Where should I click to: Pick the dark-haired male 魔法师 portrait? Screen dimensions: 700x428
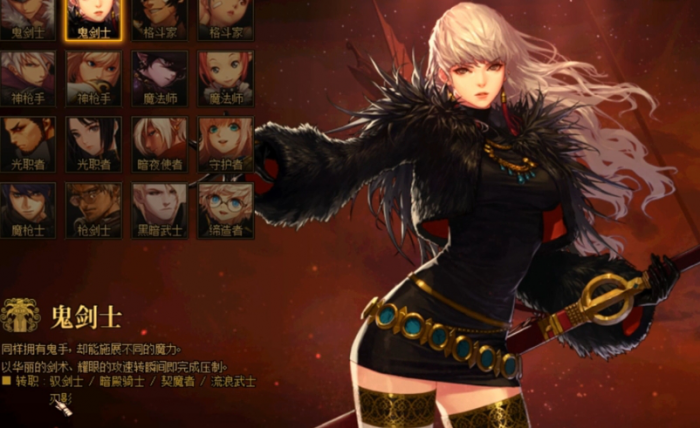tap(160, 78)
